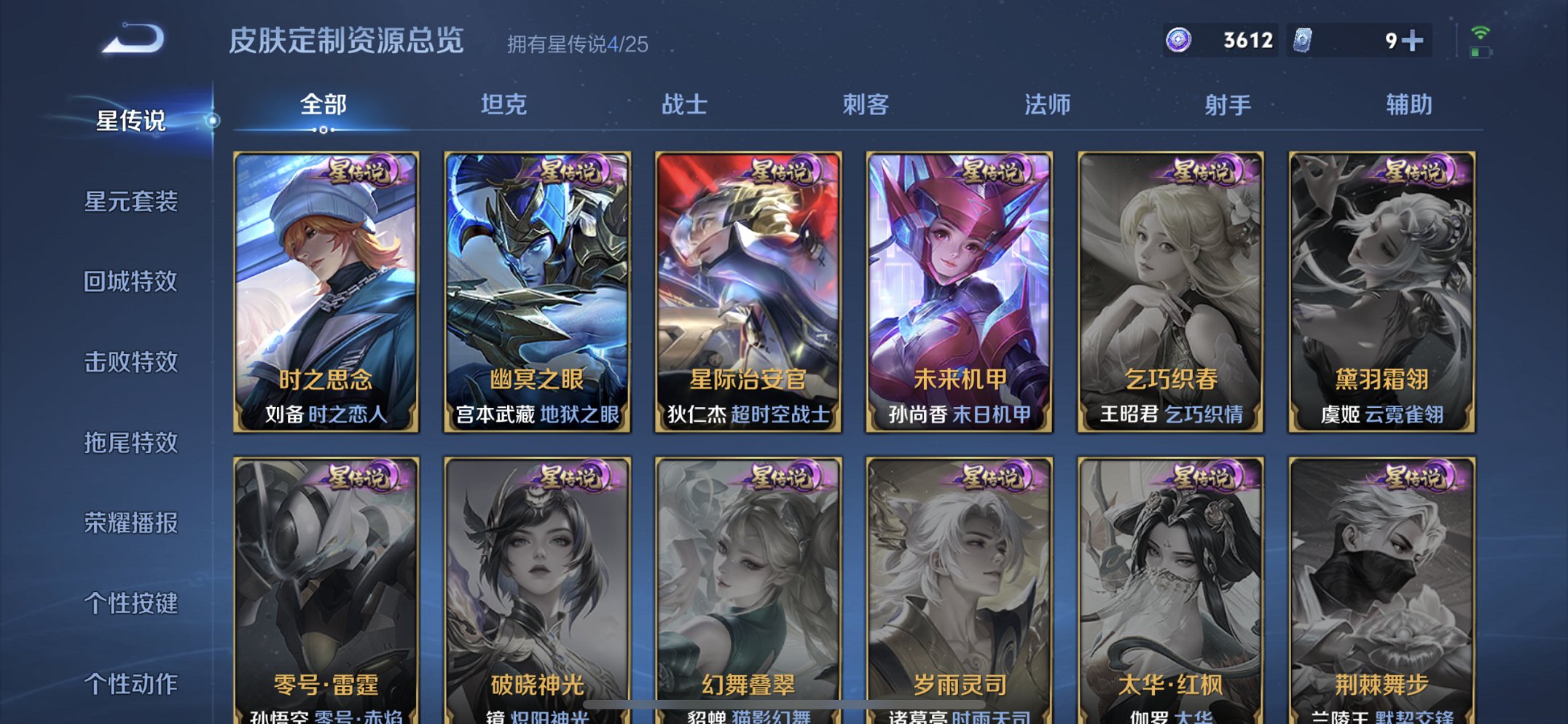Switch to the 坦克 tab
Viewport: 1568px width, 724px height.
point(505,105)
